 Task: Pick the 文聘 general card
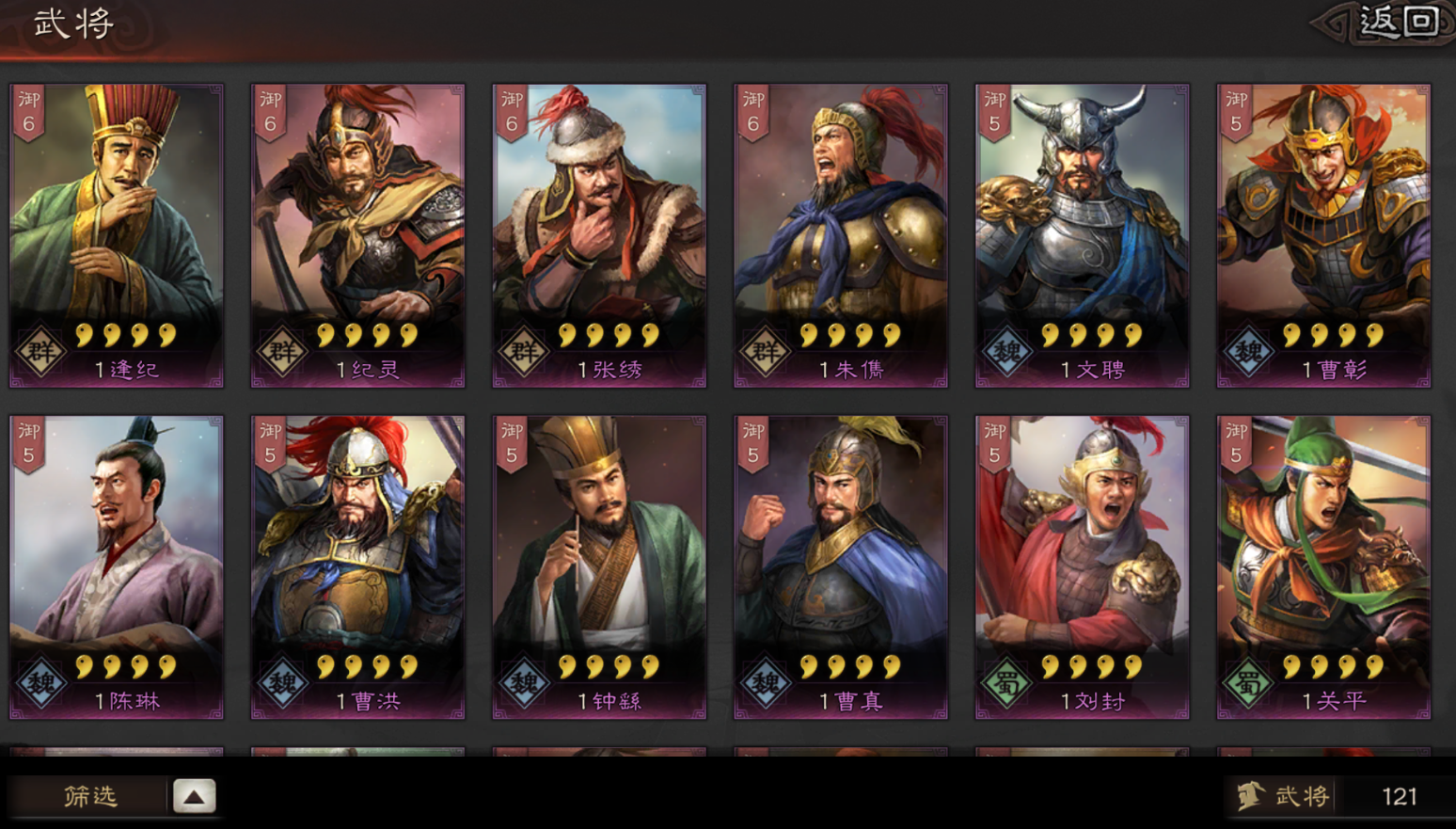(1082, 235)
